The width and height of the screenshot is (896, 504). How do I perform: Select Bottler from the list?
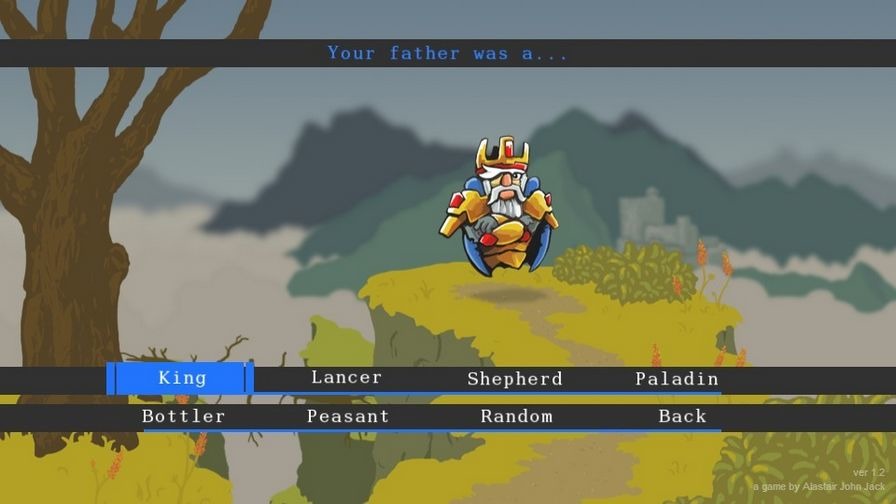click(x=183, y=416)
